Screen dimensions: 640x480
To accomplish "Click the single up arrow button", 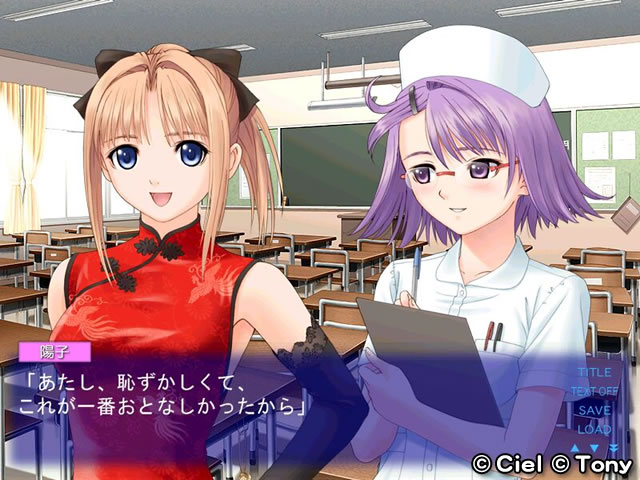I will (x=576, y=447).
